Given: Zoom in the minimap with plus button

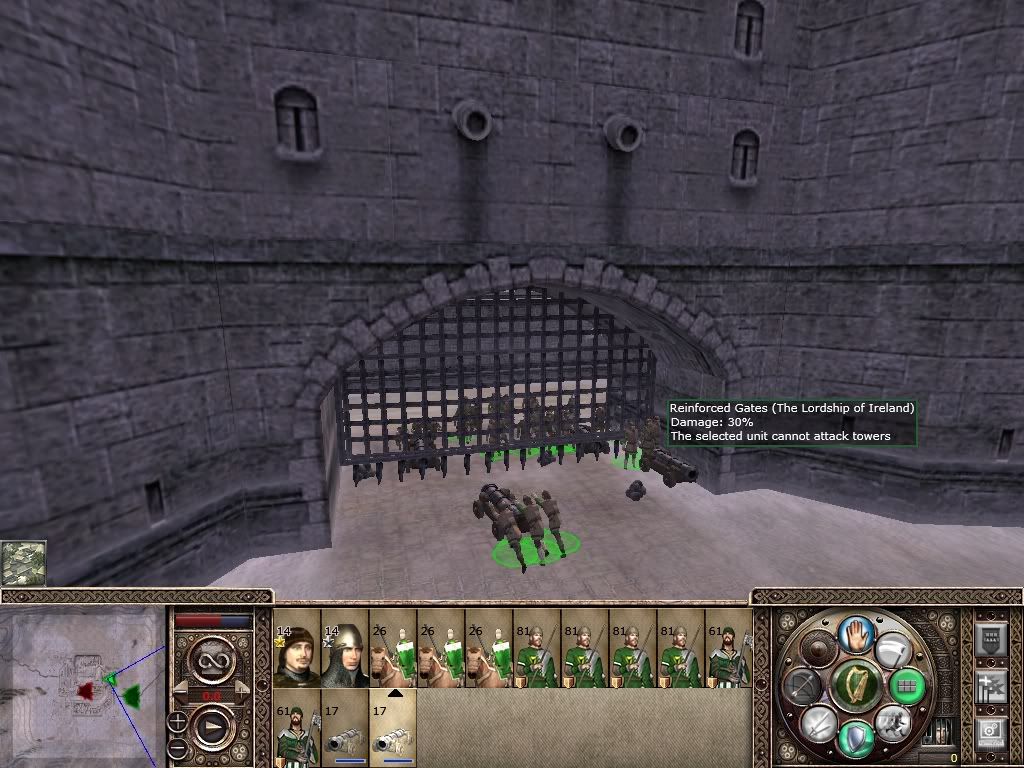Looking at the screenshot, I should coord(179,720).
